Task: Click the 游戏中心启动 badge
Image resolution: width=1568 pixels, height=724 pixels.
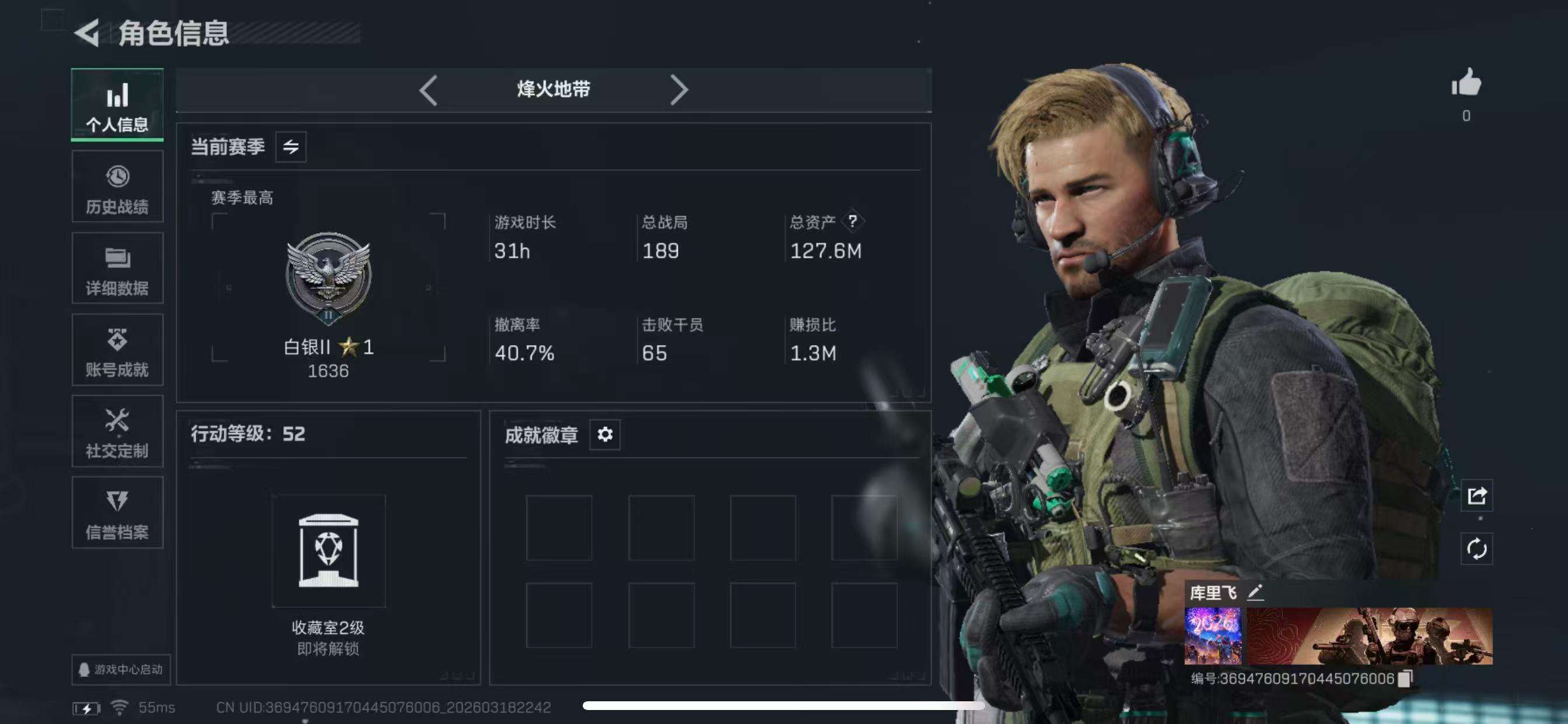Action: tap(121, 669)
